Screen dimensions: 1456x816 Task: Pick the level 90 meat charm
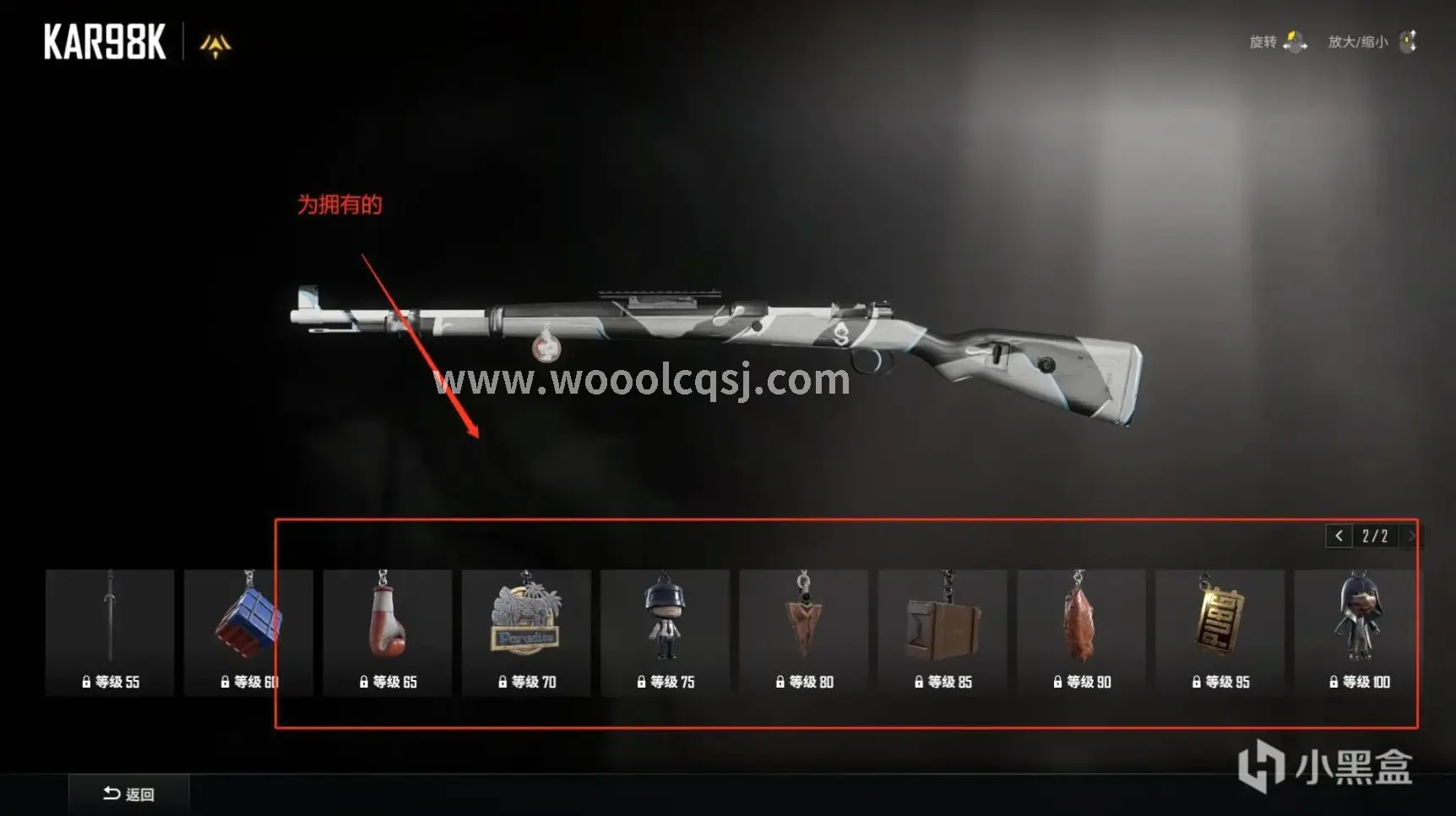pyautogui.click(x=1081, y=632)
